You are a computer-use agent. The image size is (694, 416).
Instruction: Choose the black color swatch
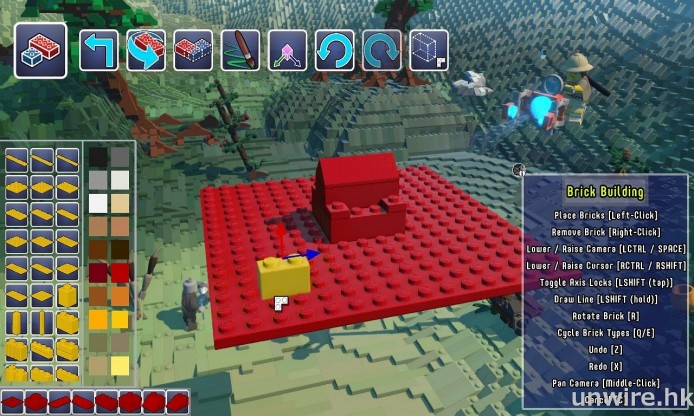pos(98,157)
